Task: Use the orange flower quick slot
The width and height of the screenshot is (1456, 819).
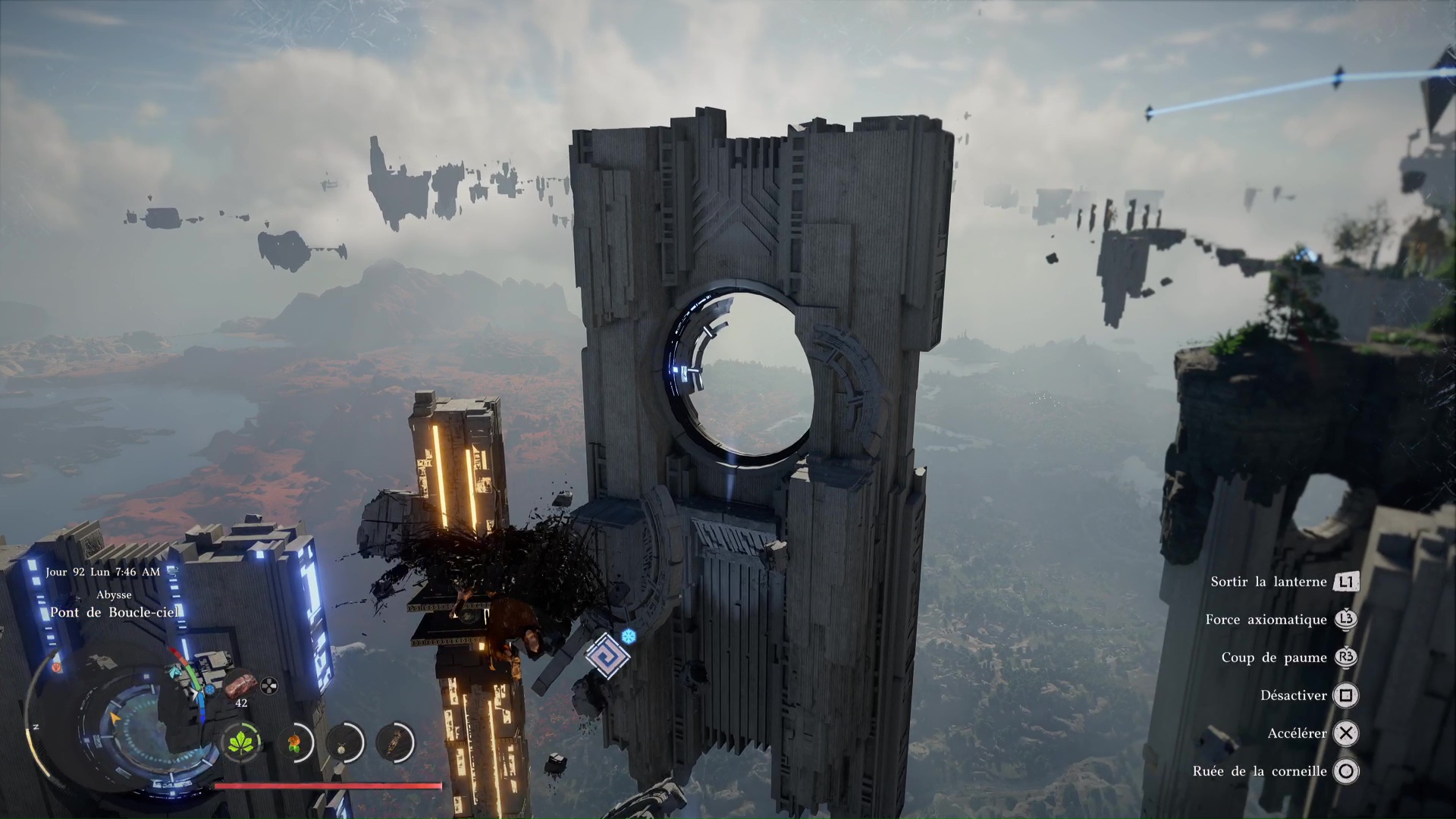Action: point(294,742)
